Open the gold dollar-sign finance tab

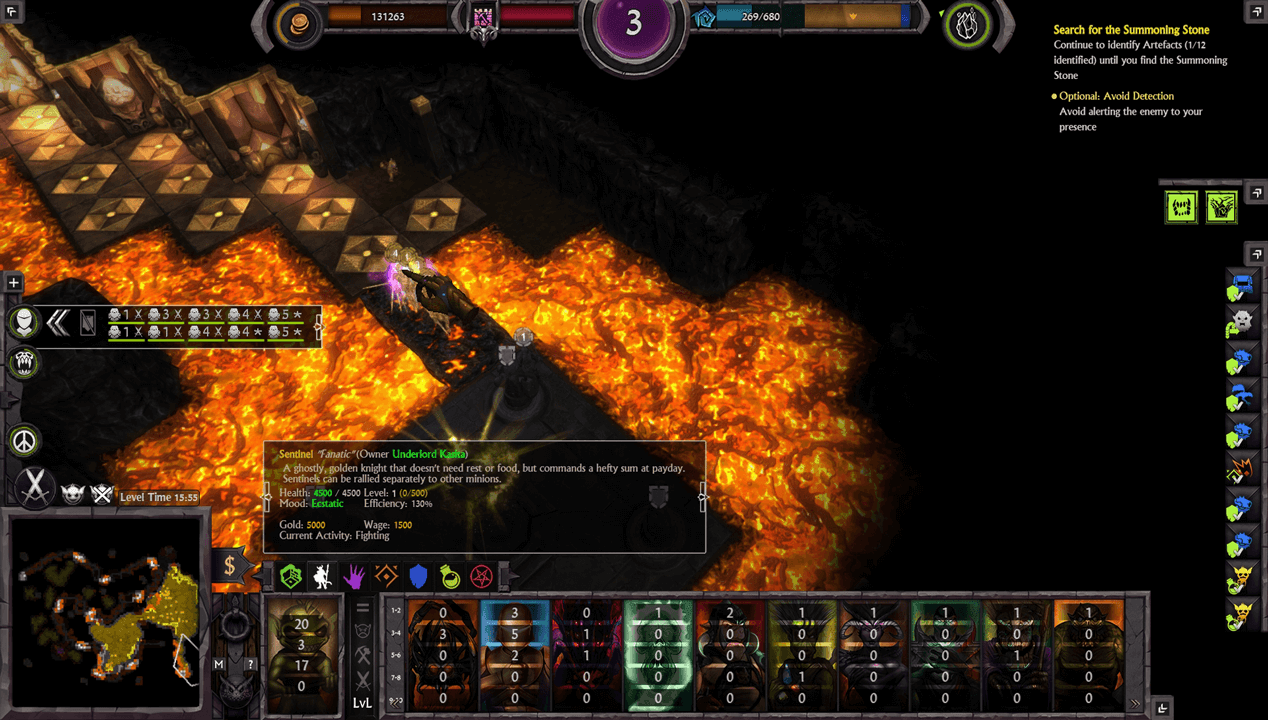pos(229,567)
